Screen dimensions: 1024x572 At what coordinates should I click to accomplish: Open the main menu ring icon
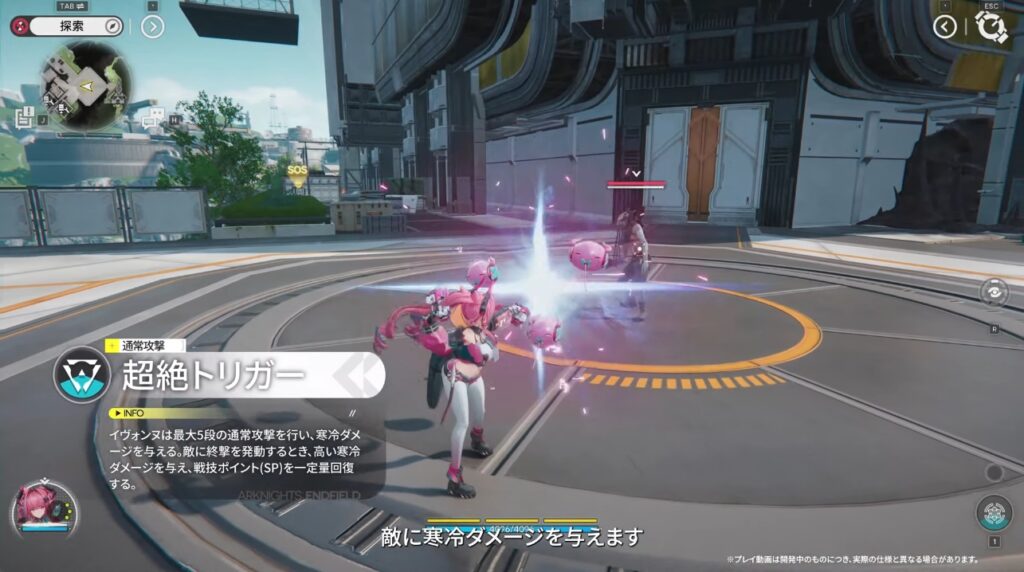click(991, 27)
